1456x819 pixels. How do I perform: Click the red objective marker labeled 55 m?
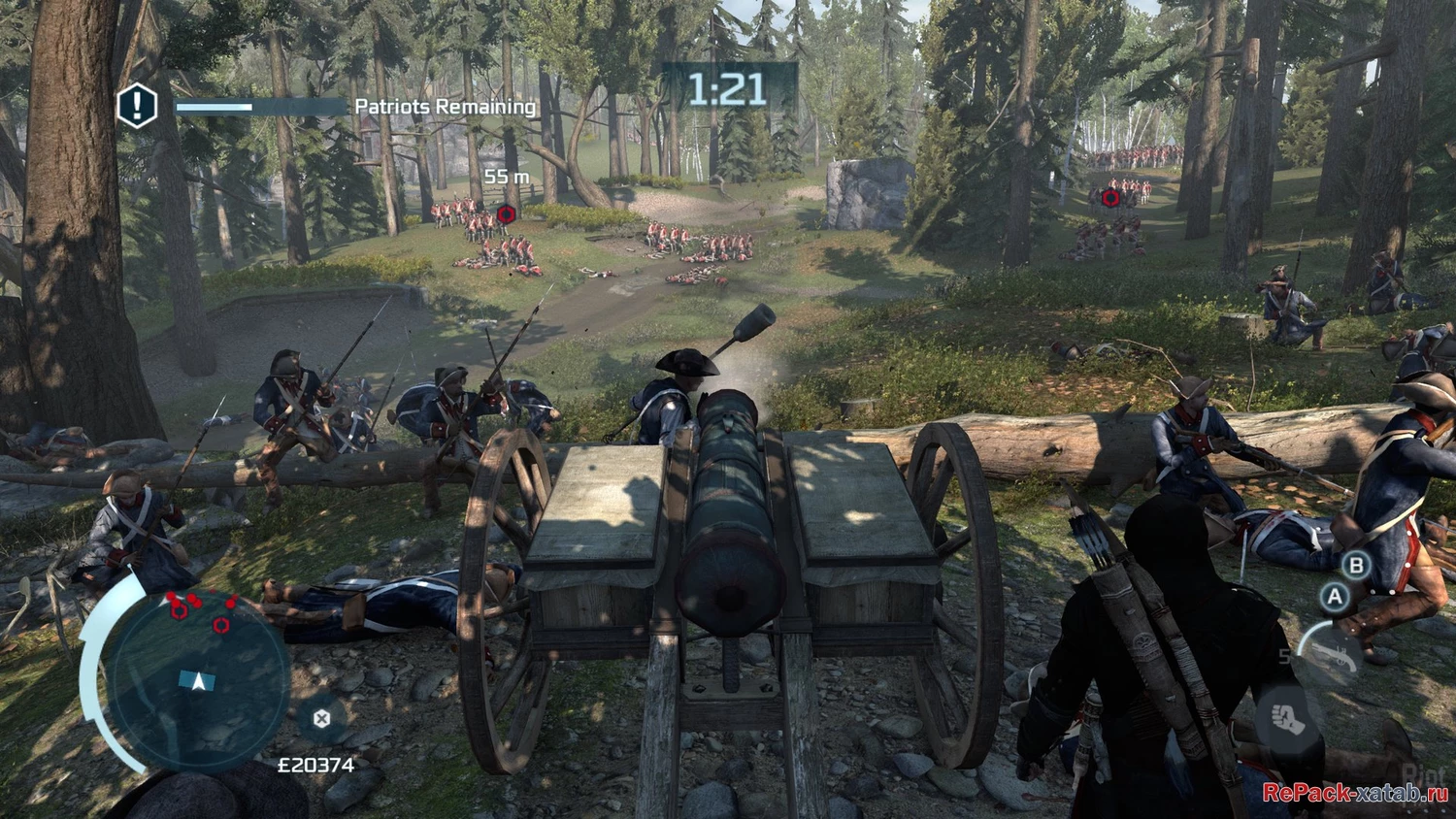pos(505,213)
